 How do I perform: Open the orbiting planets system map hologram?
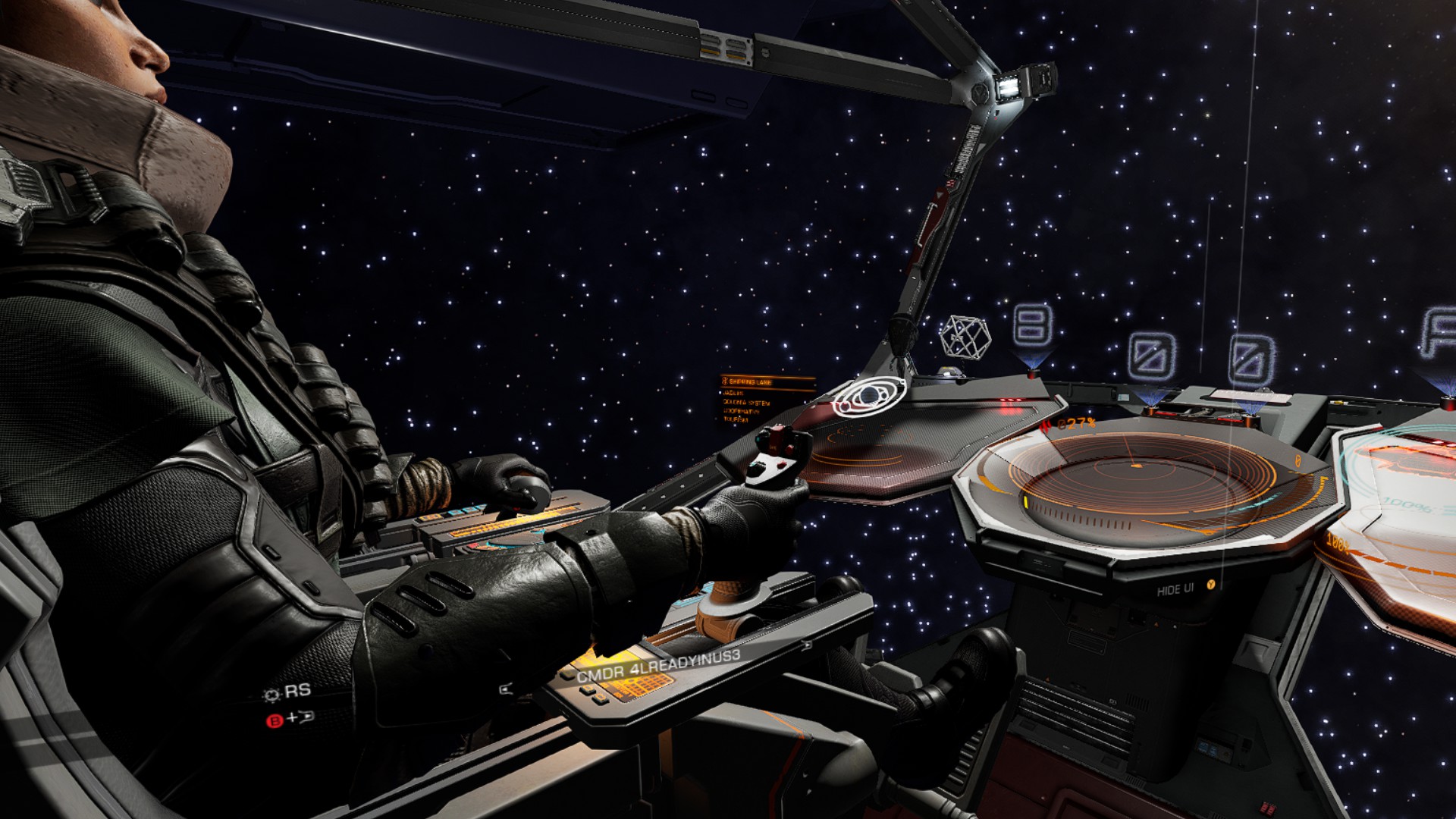click(869, 397)
